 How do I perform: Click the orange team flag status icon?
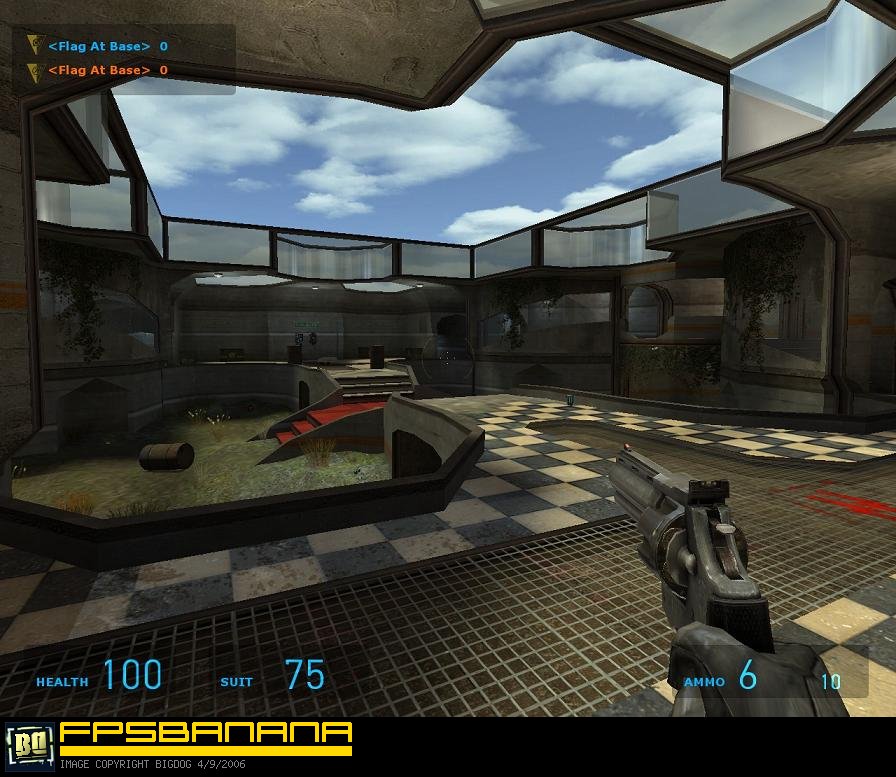(x=35, y=70)
